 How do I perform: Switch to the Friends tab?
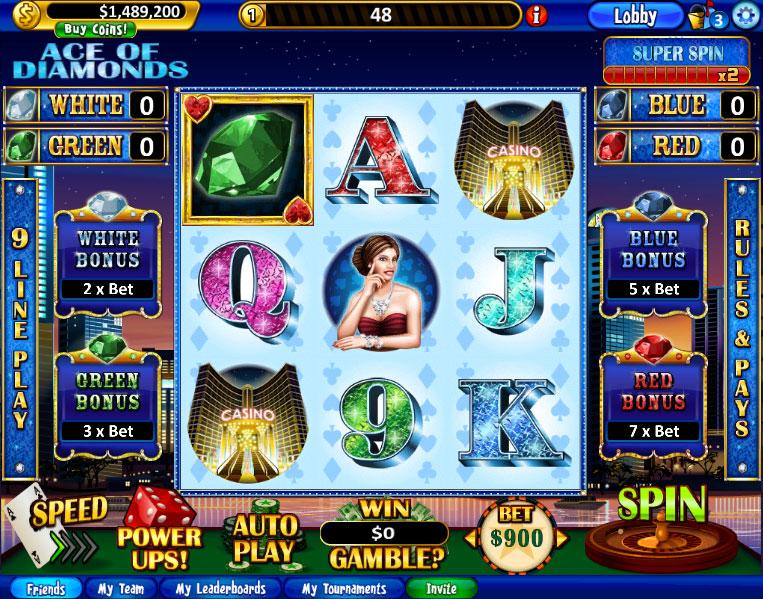coord(45,589)
